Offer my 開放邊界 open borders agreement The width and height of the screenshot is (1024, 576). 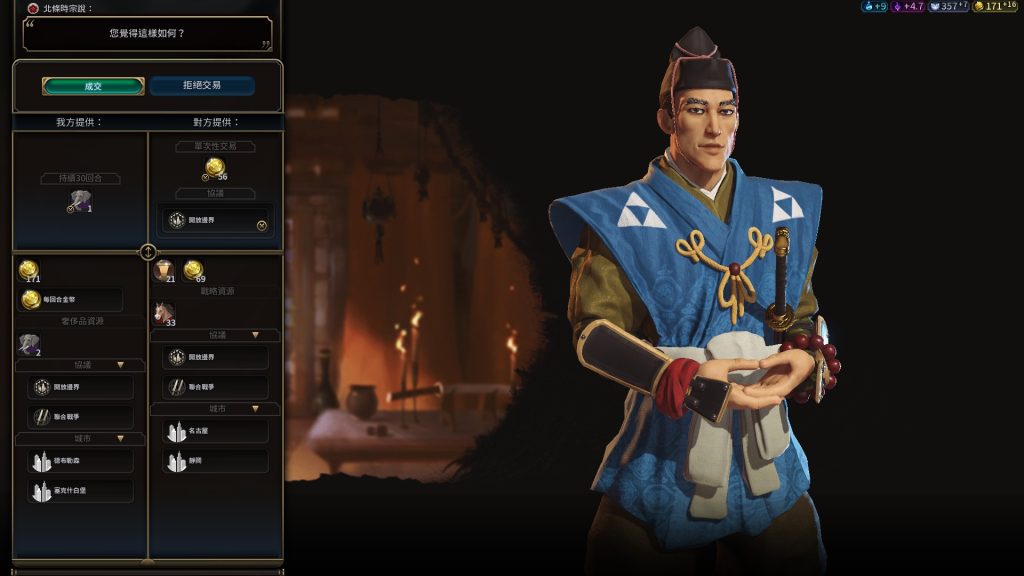click(80, 388)
